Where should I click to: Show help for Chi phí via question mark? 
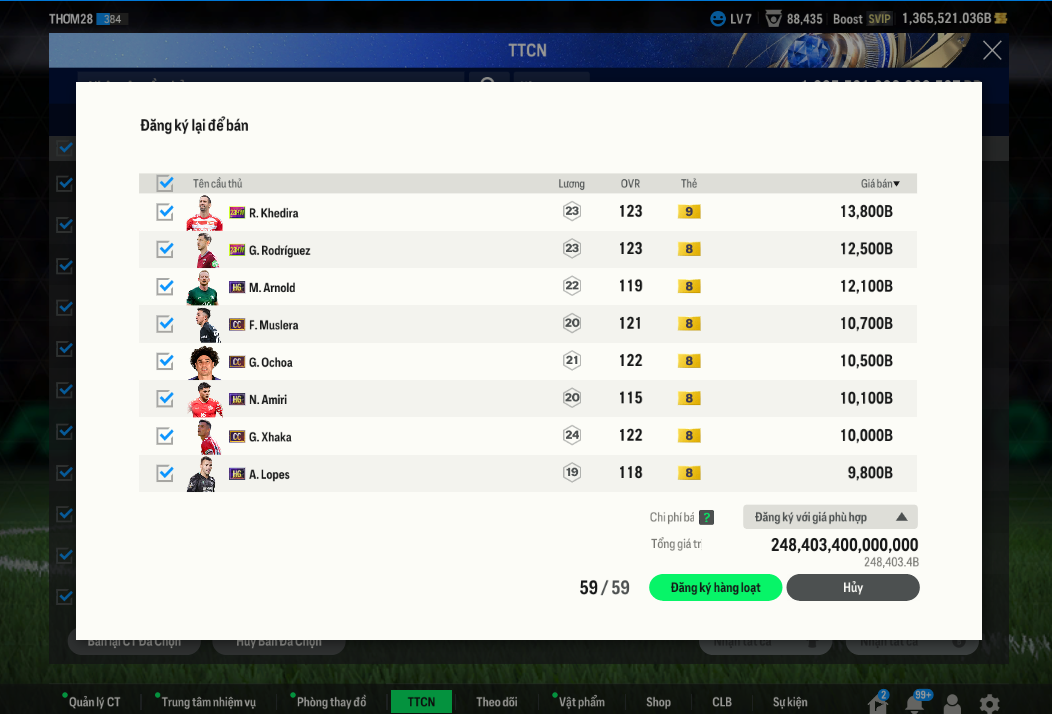(706, 517)
